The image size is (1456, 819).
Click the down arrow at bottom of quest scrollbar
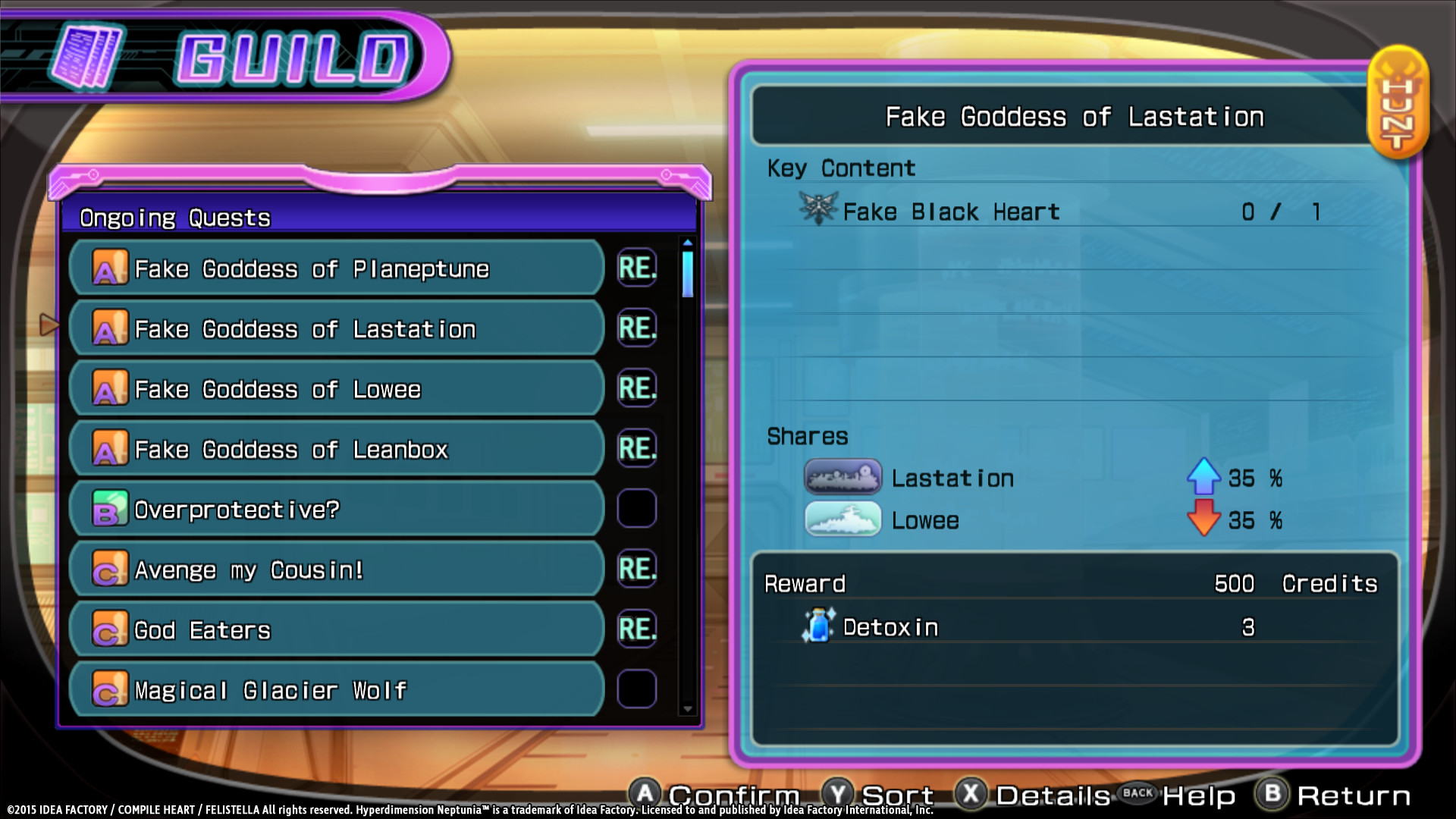point(686,708)
